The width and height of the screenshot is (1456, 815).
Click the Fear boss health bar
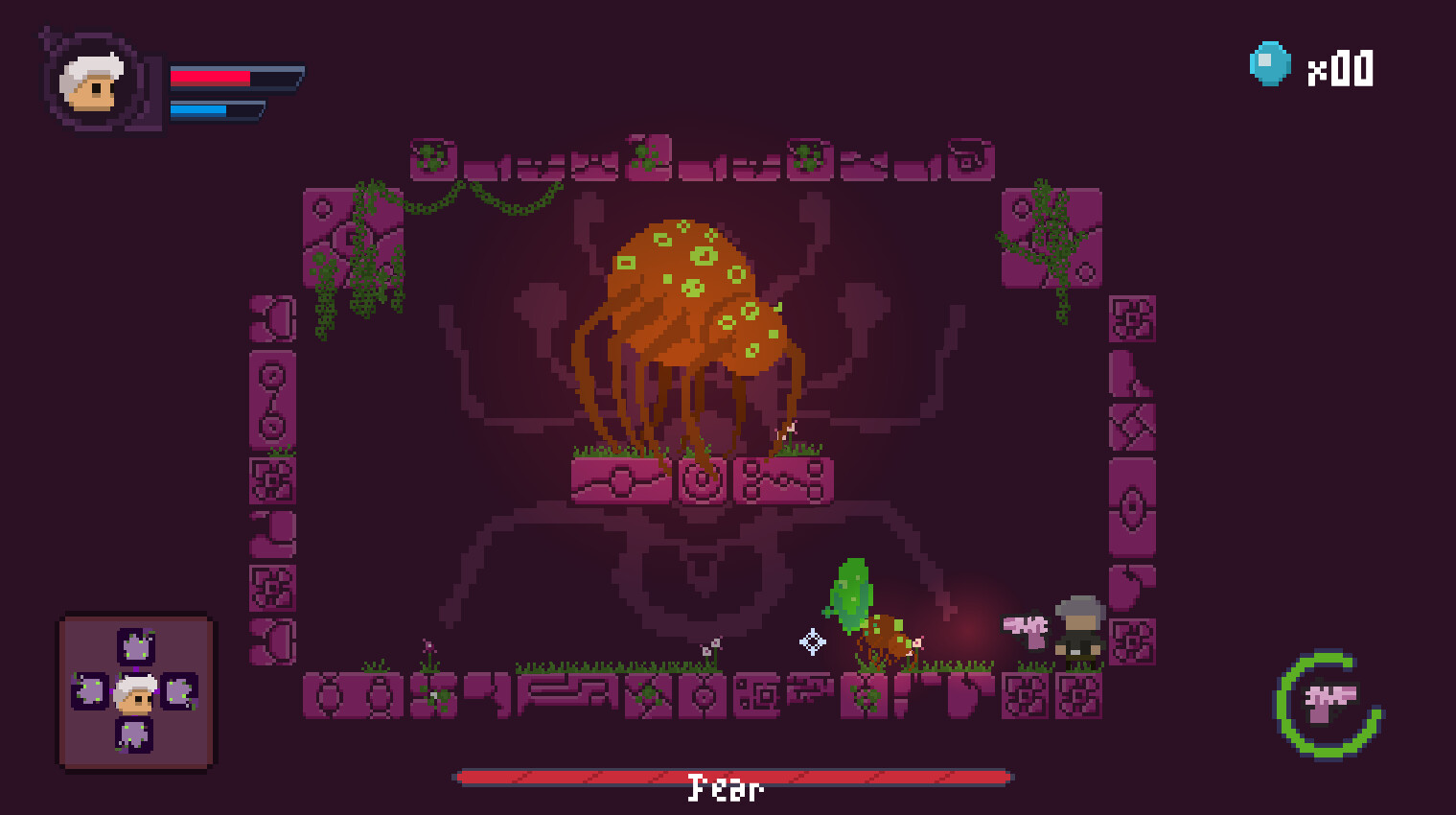(x=732, y=776)
